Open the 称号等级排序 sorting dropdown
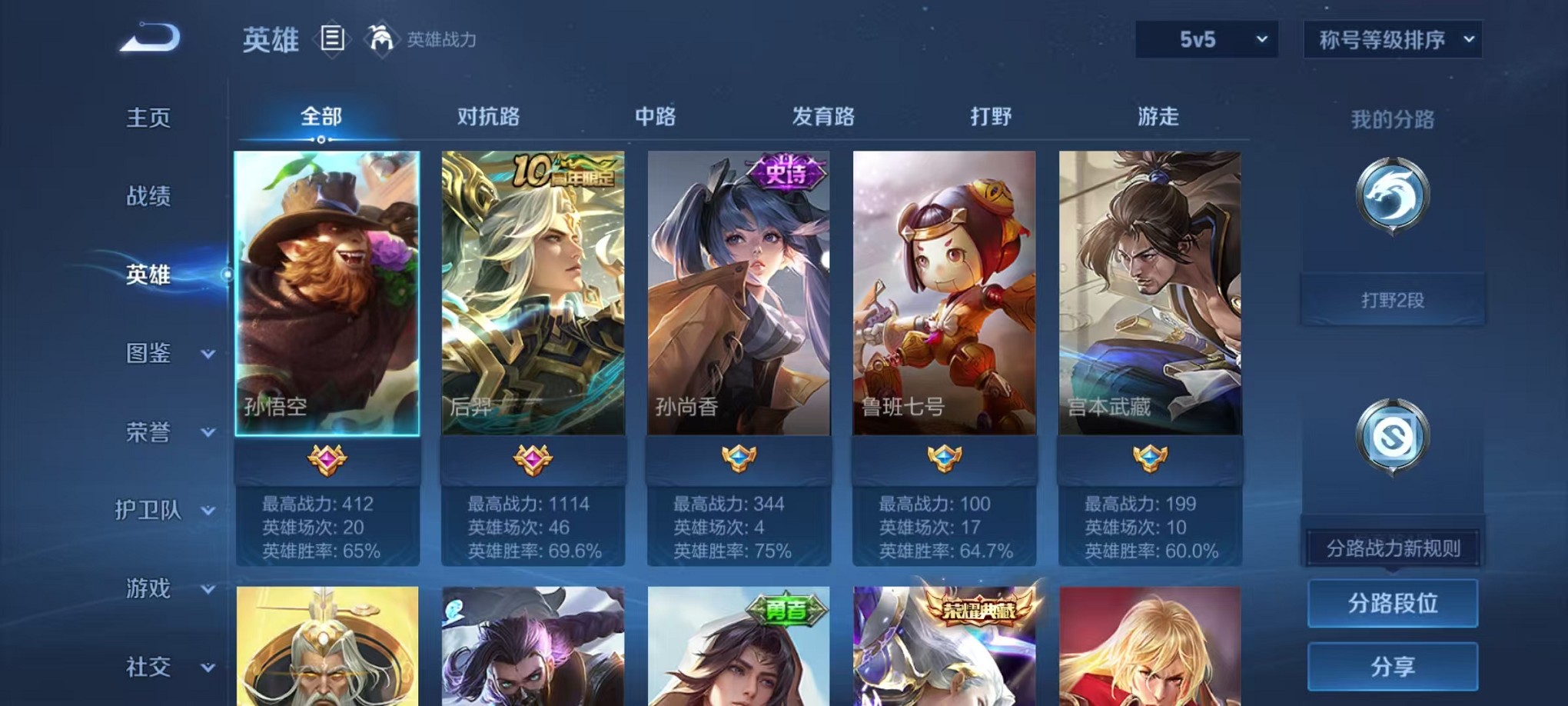The image size is (1568, 706). 1391,38
